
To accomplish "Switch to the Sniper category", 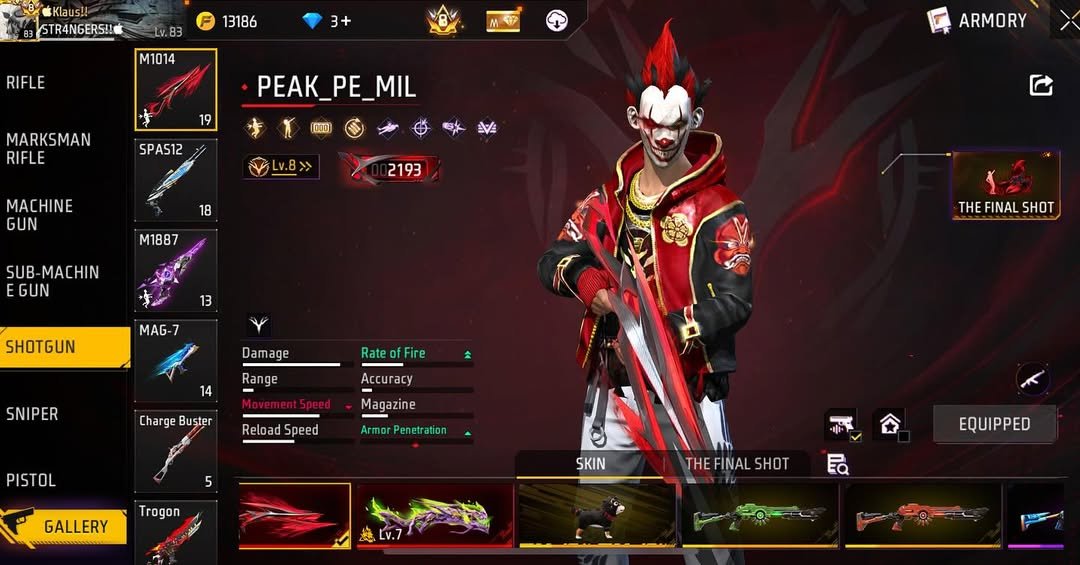I will coord(32,413).
